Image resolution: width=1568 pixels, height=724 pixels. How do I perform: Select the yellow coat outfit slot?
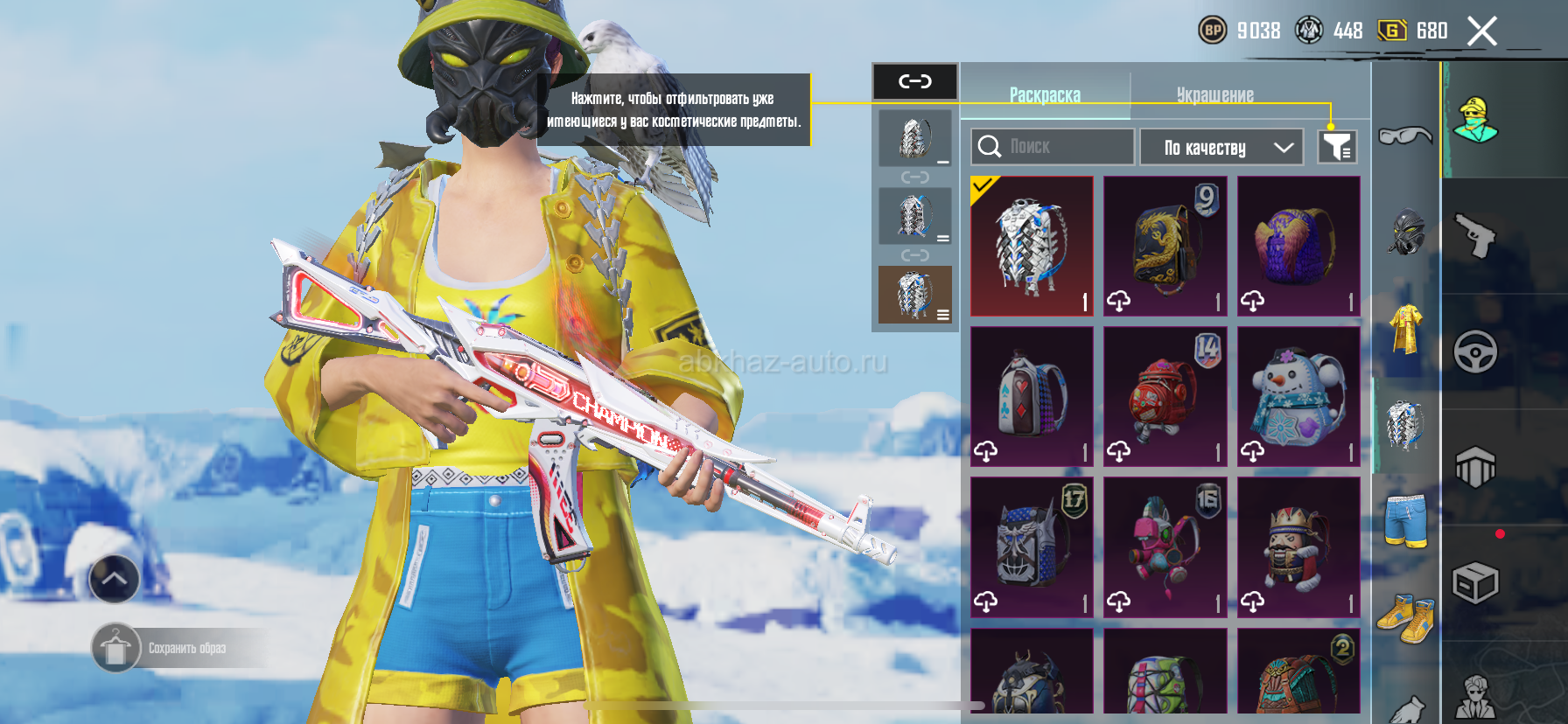pyautogui.click(x=1405, y=329)
